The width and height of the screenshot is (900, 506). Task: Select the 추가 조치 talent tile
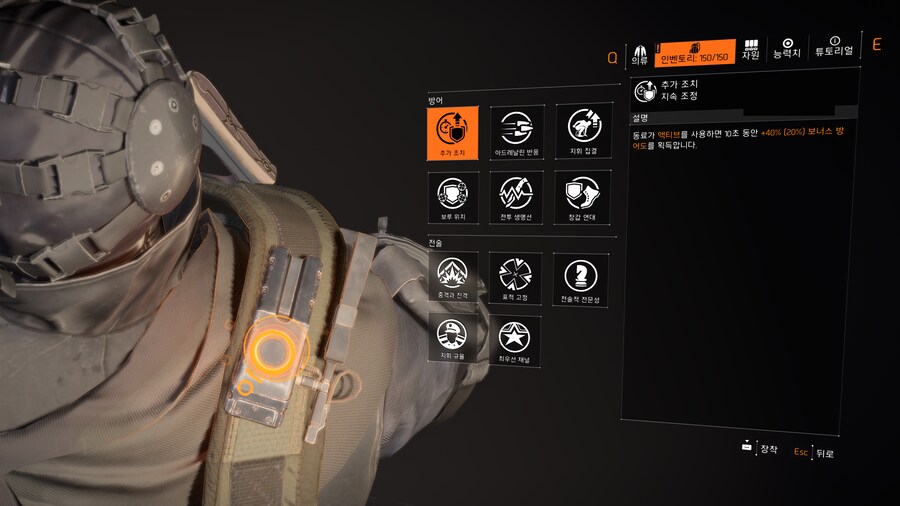[452, 132]
